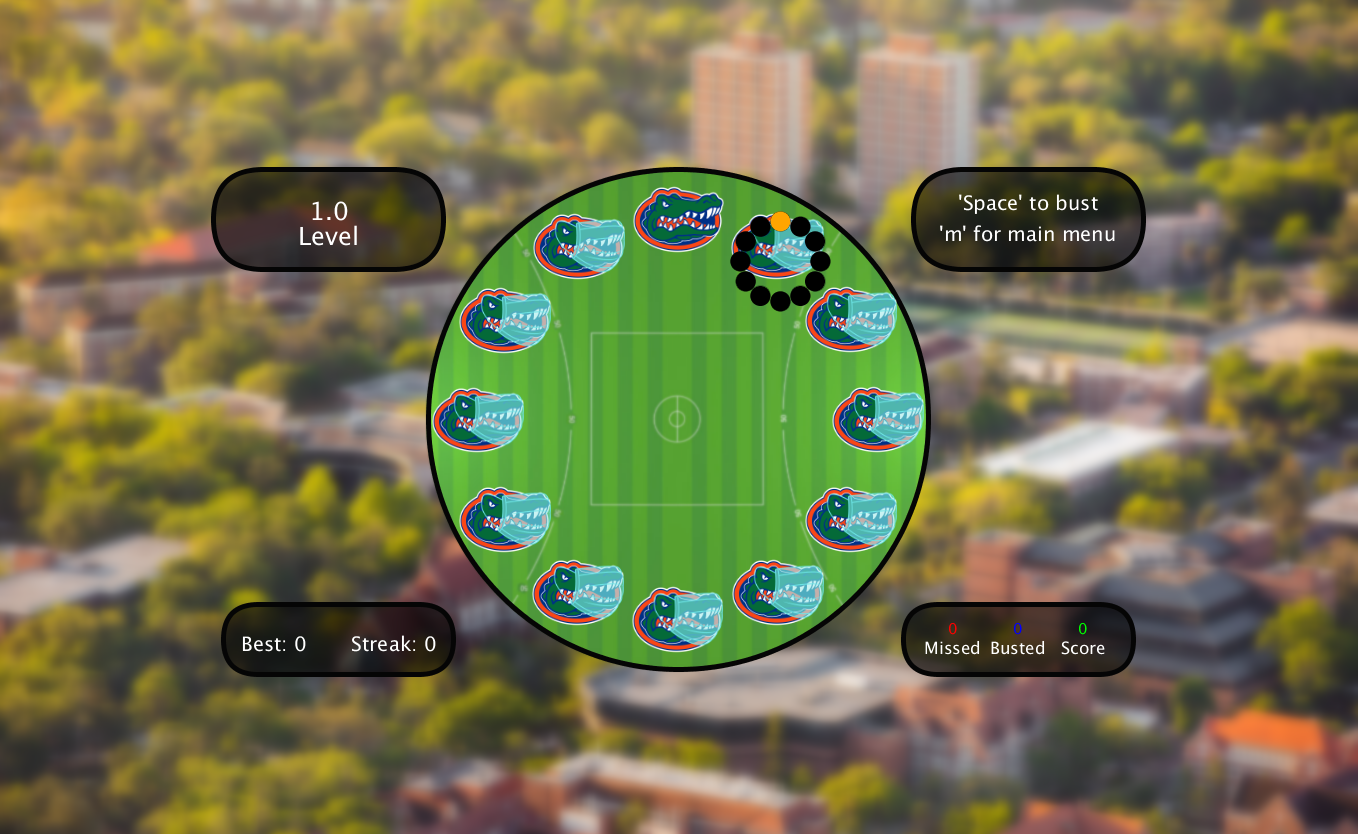Click the rightmost gator head icon

tap(875, 420)
